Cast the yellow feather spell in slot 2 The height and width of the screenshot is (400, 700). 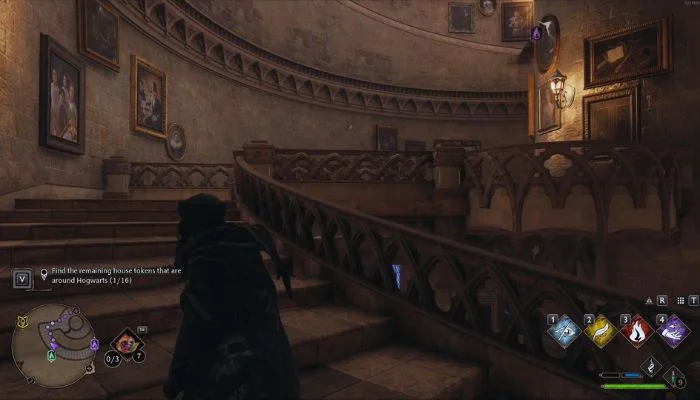[x=600, y=331]
